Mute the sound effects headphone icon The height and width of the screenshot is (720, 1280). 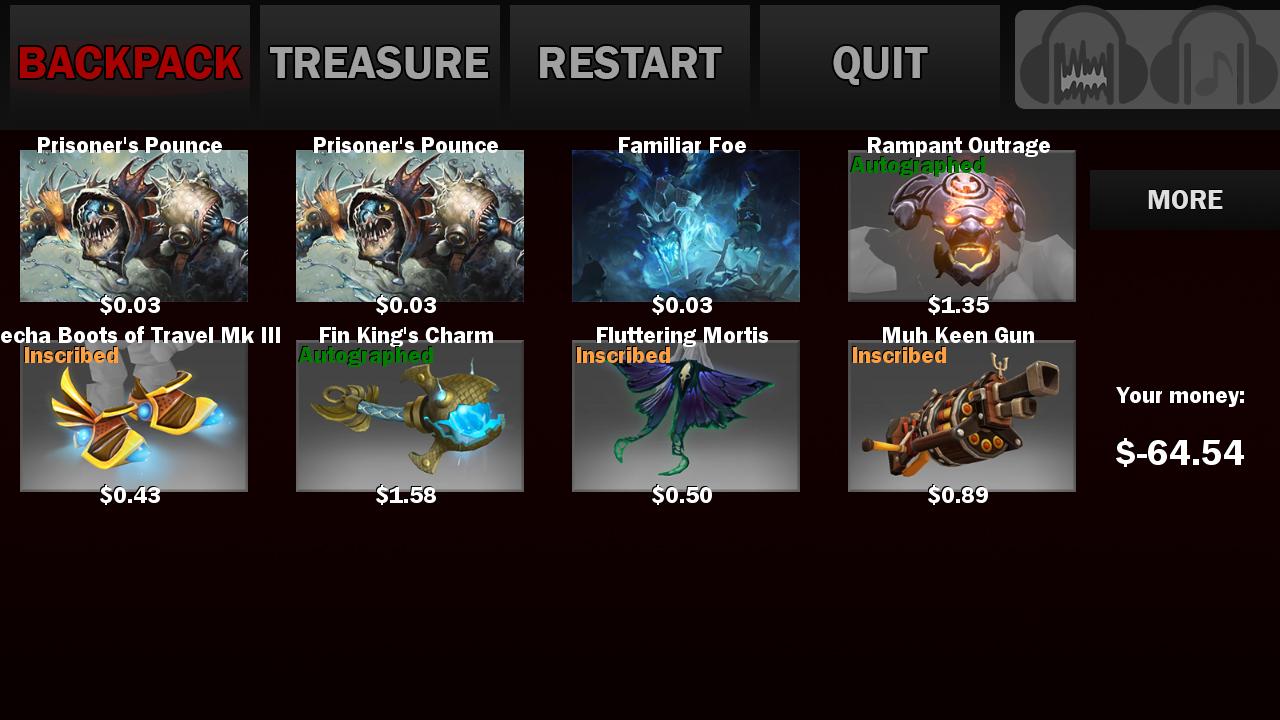click(1083, 60)
